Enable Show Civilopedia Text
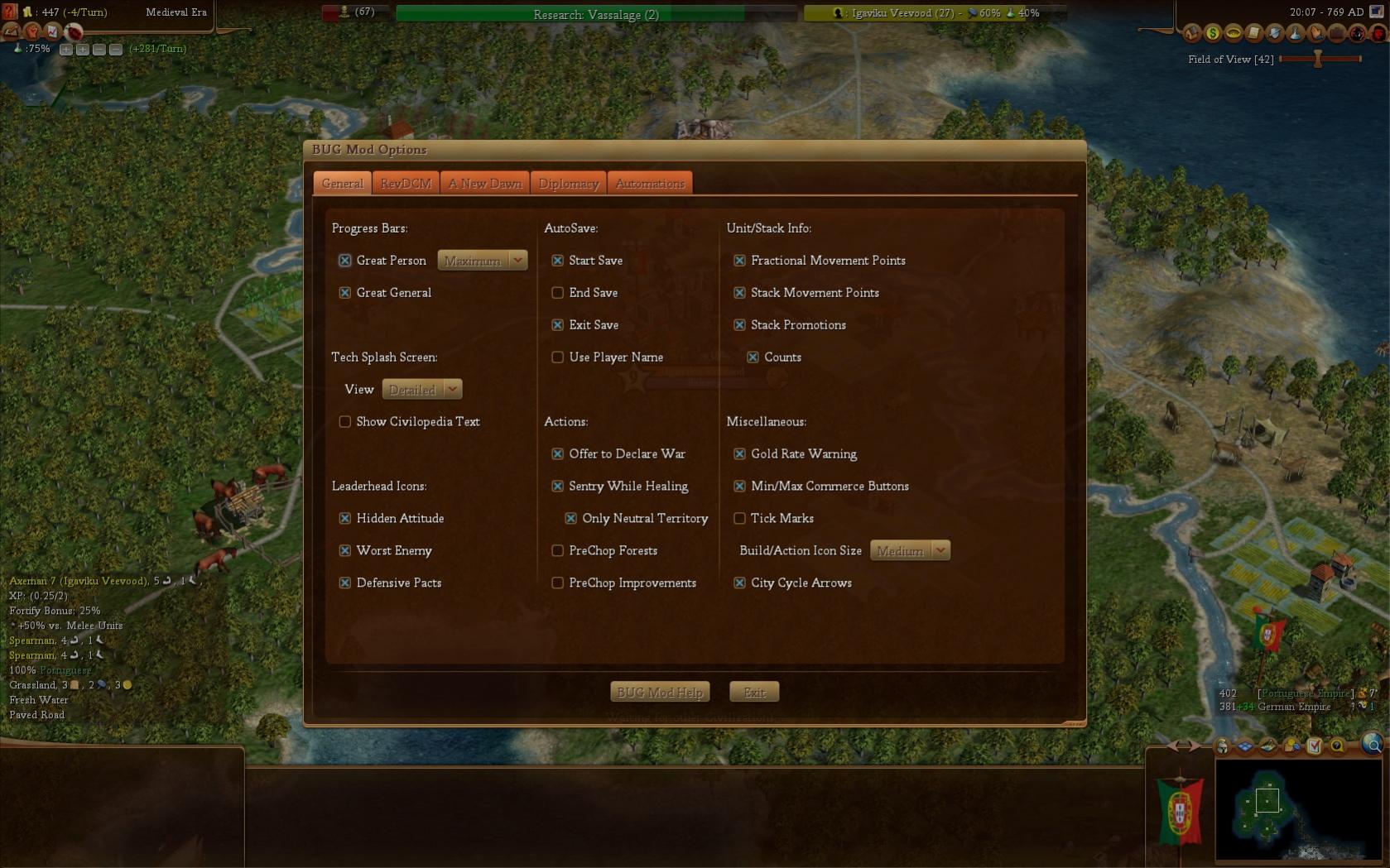 click(x=345, y=422)
